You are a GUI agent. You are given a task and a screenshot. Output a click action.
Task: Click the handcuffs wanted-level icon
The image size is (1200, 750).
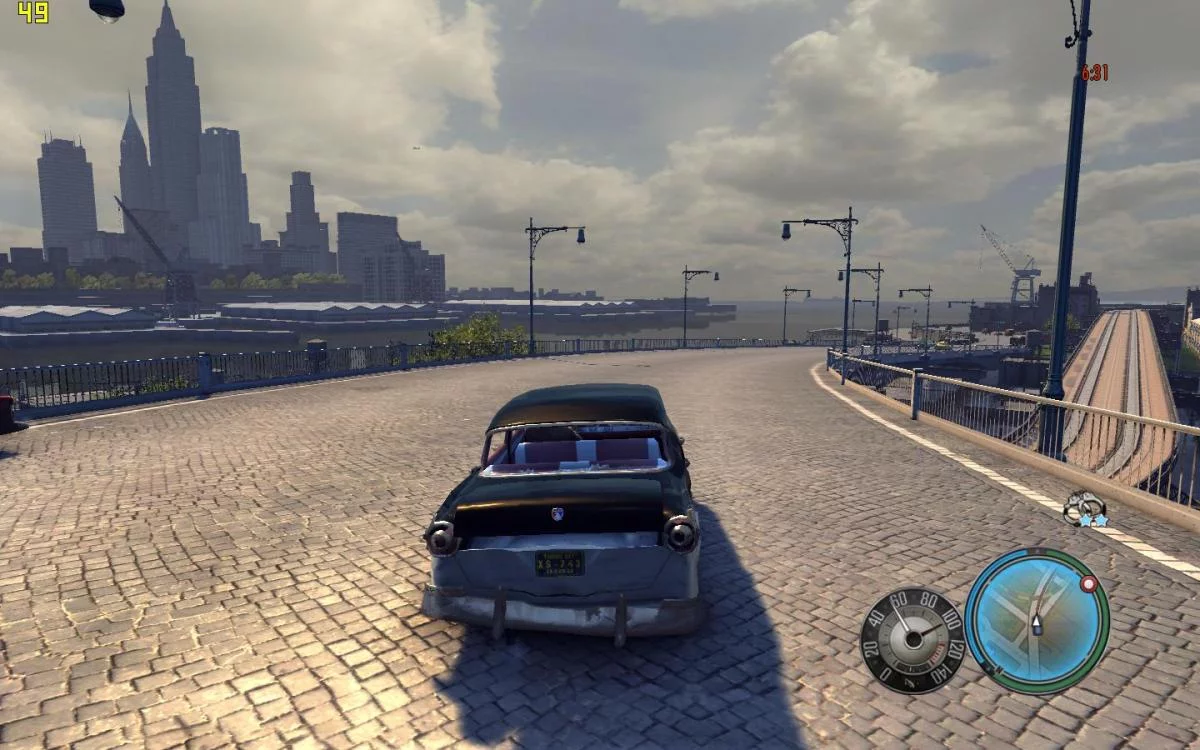coord(1083,508)
